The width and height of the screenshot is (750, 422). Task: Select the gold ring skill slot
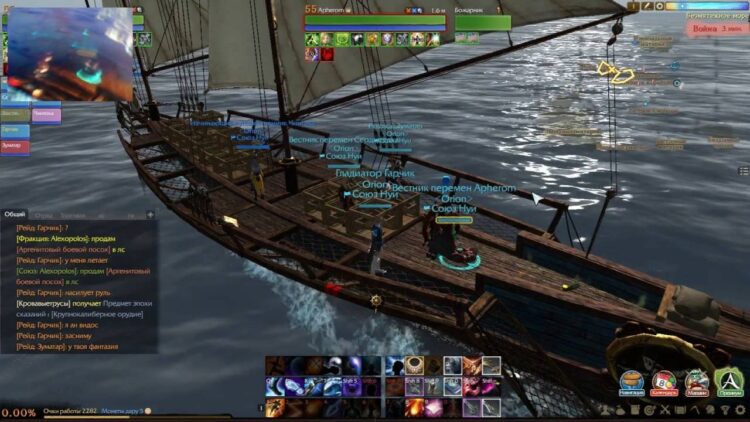pos(414,365)
